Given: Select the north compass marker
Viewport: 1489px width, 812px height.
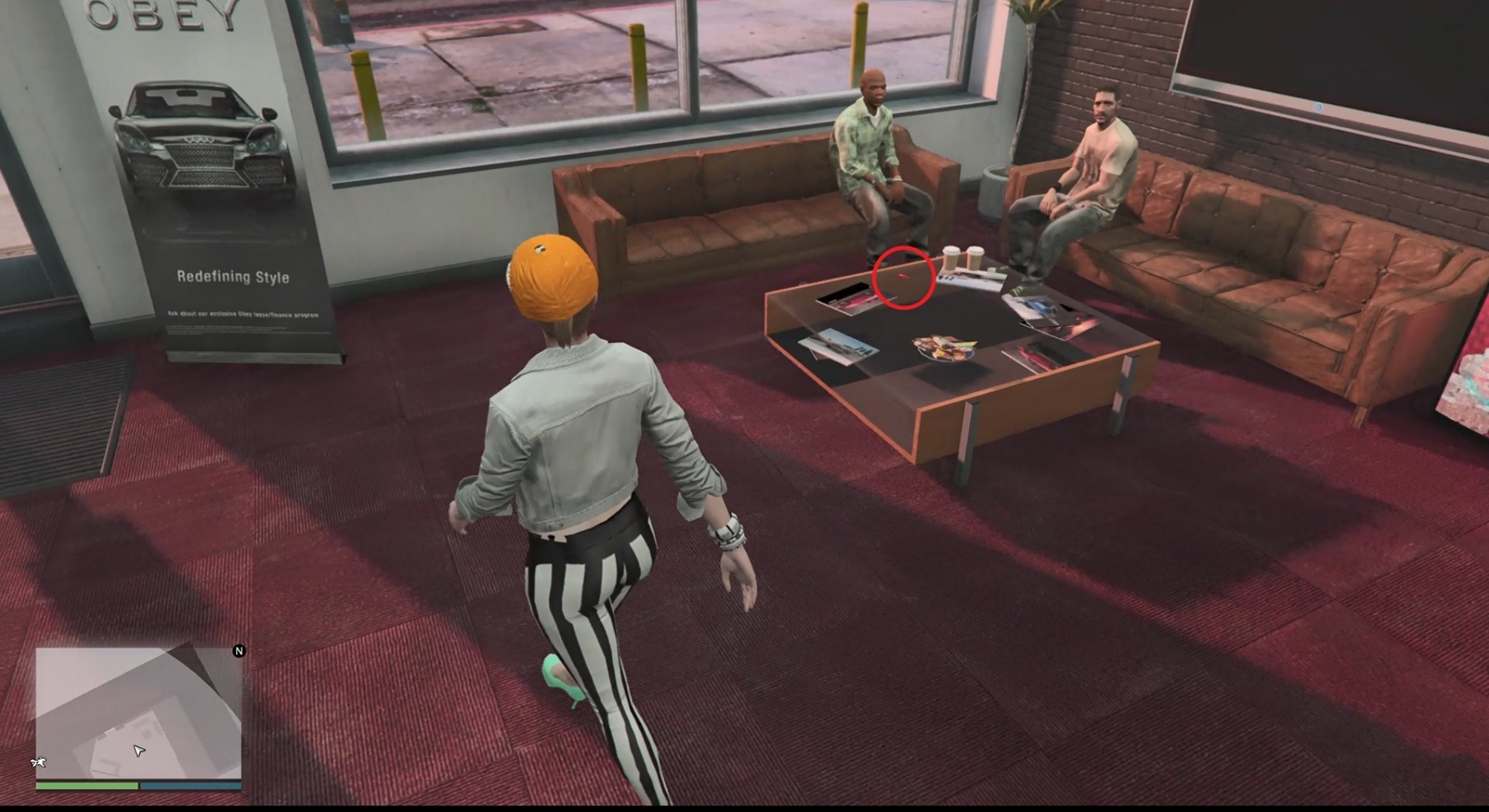Looking at the screenshot, I should click(239, 651).
